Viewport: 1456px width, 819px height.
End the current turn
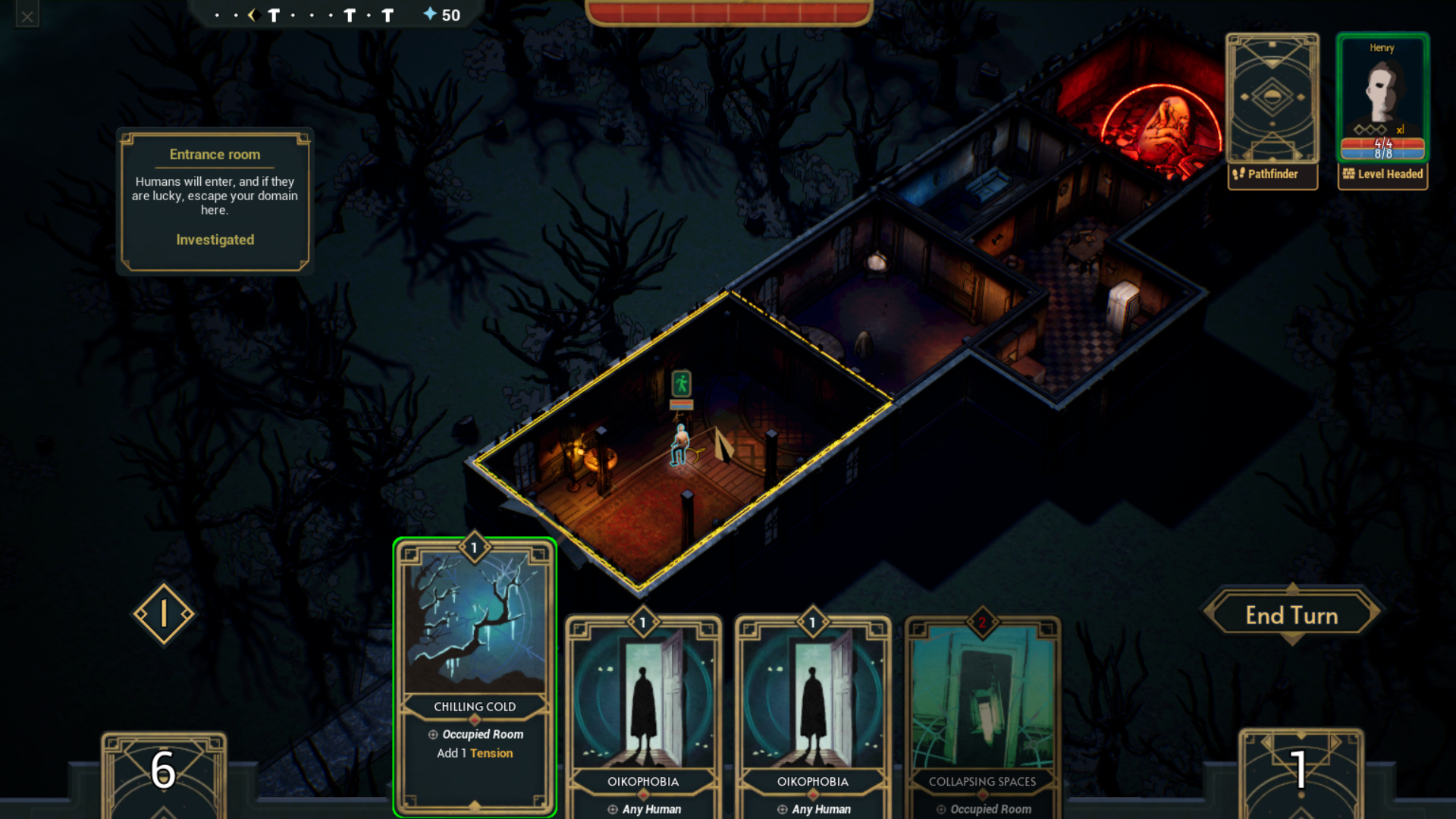[1291, 615]
